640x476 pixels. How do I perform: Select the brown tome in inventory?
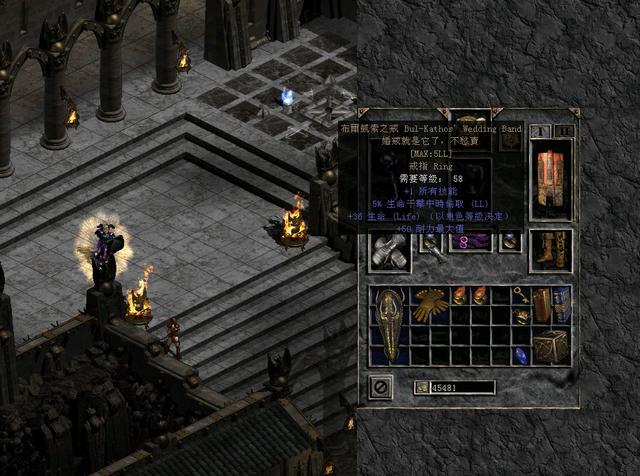click(541, 304)
